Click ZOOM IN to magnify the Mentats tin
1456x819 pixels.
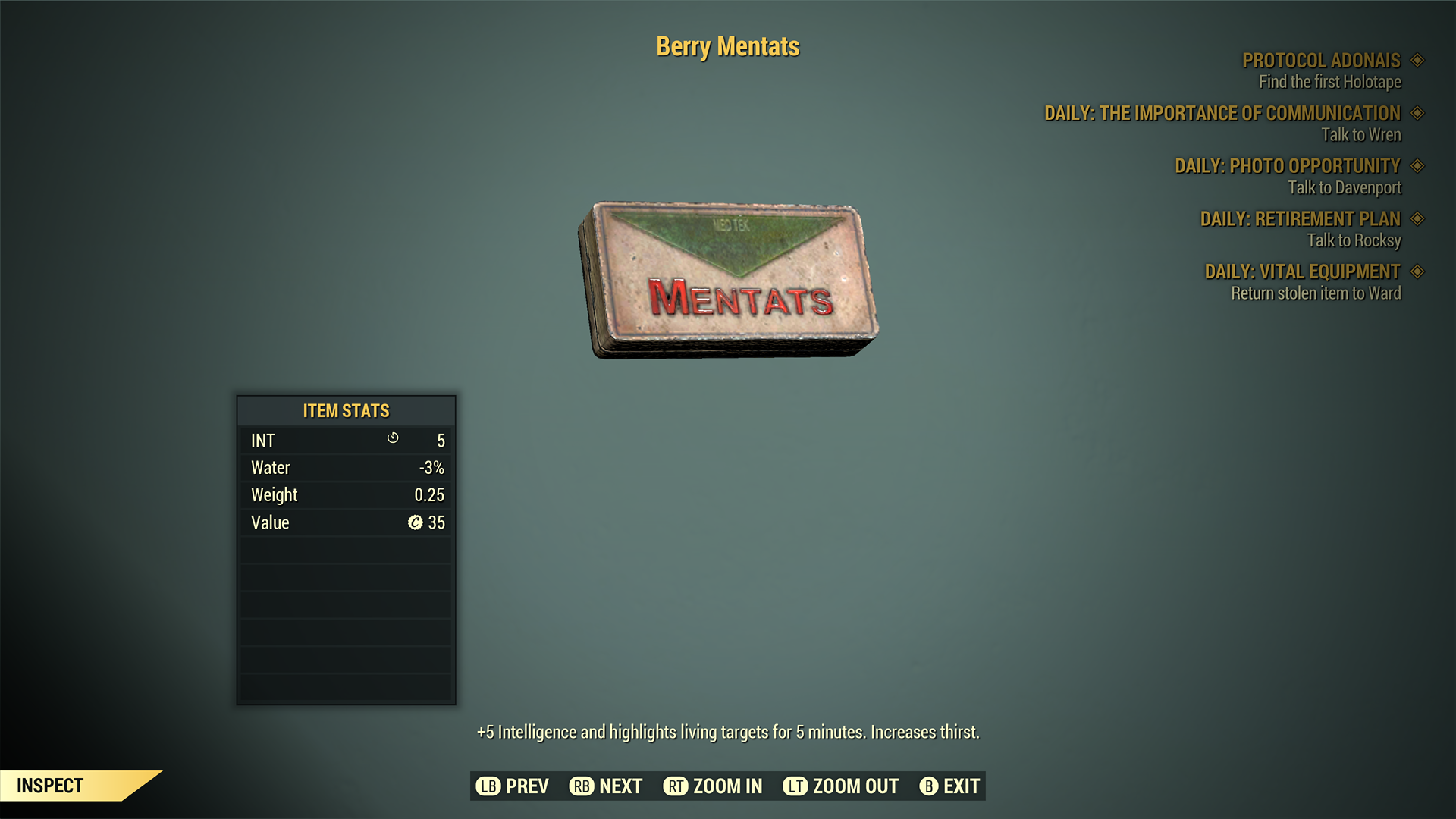[x=711, y=786]
